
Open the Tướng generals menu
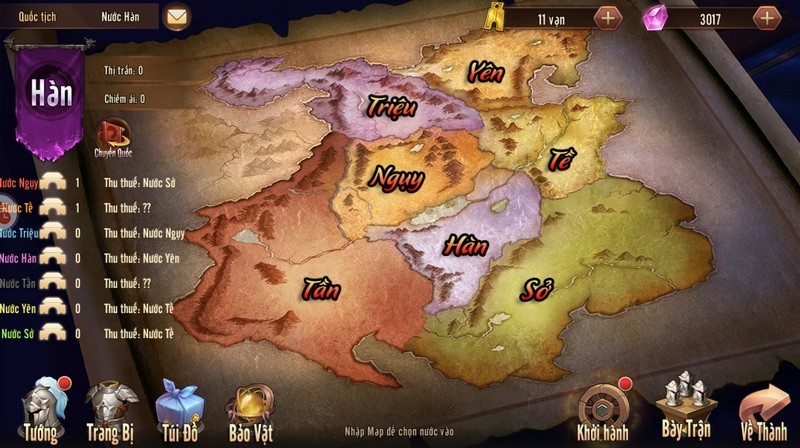[44, 410]
